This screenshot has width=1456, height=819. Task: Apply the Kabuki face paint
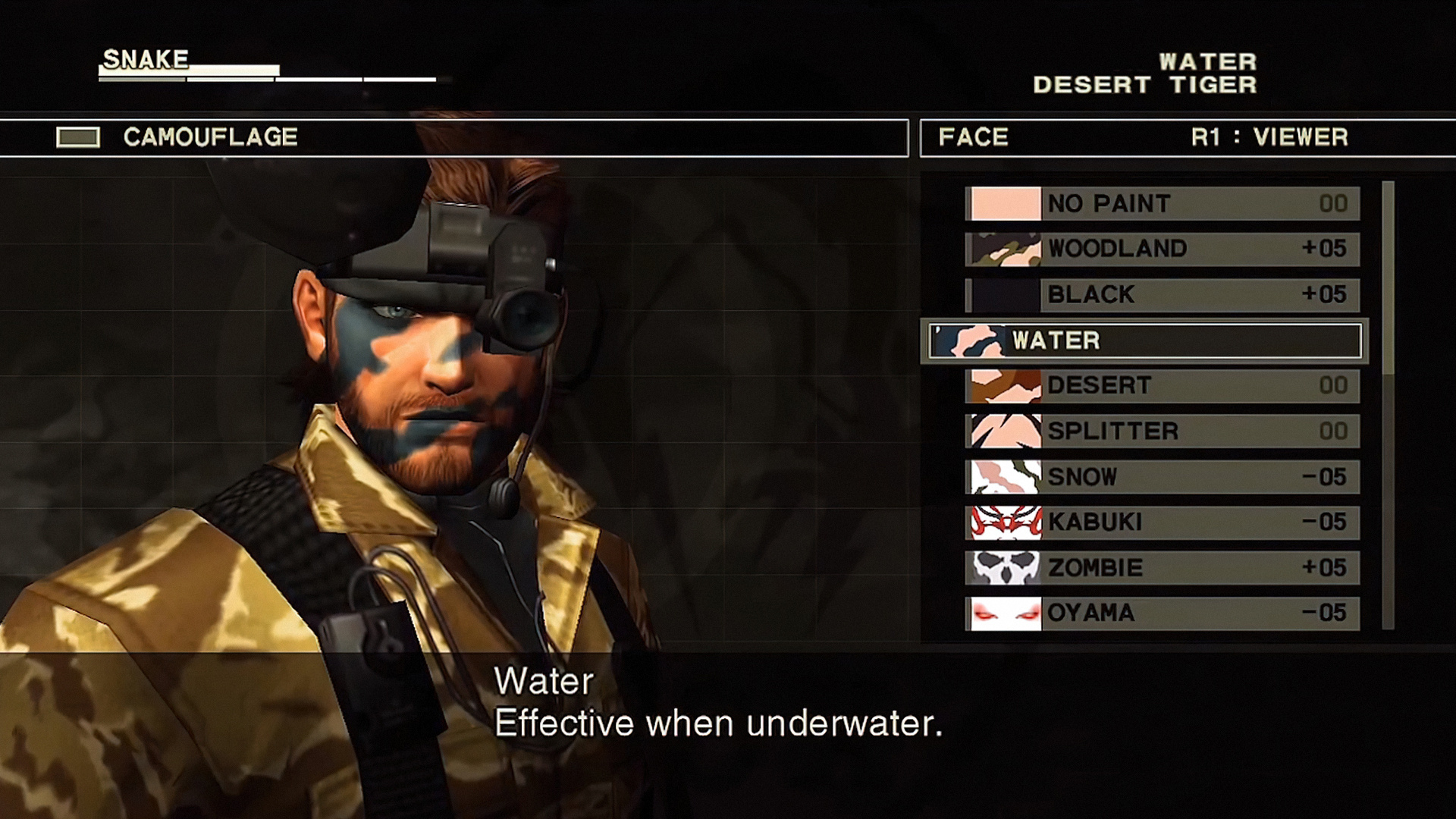(x=1162, y=522)
